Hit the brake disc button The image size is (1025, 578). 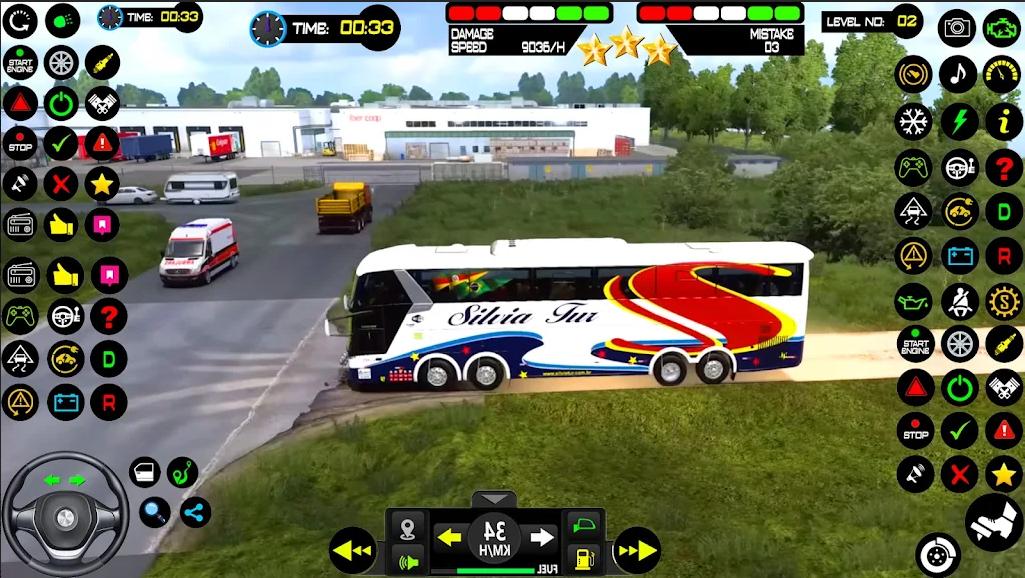937,555
